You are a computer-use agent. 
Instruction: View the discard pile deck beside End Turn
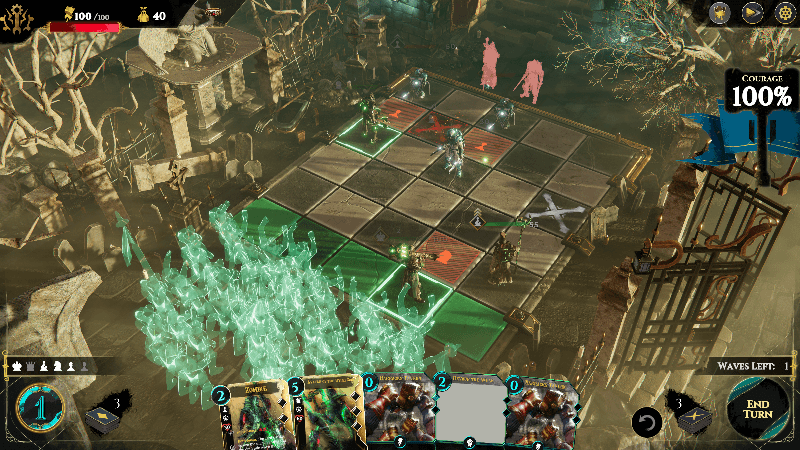[694, 417]
